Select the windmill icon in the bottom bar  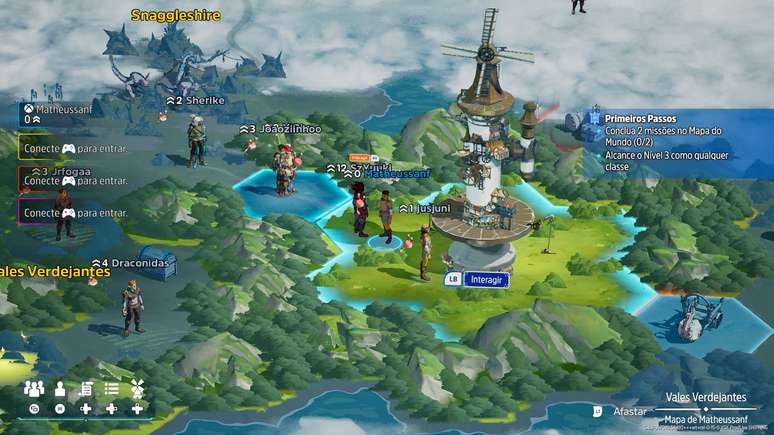point(137,388)
